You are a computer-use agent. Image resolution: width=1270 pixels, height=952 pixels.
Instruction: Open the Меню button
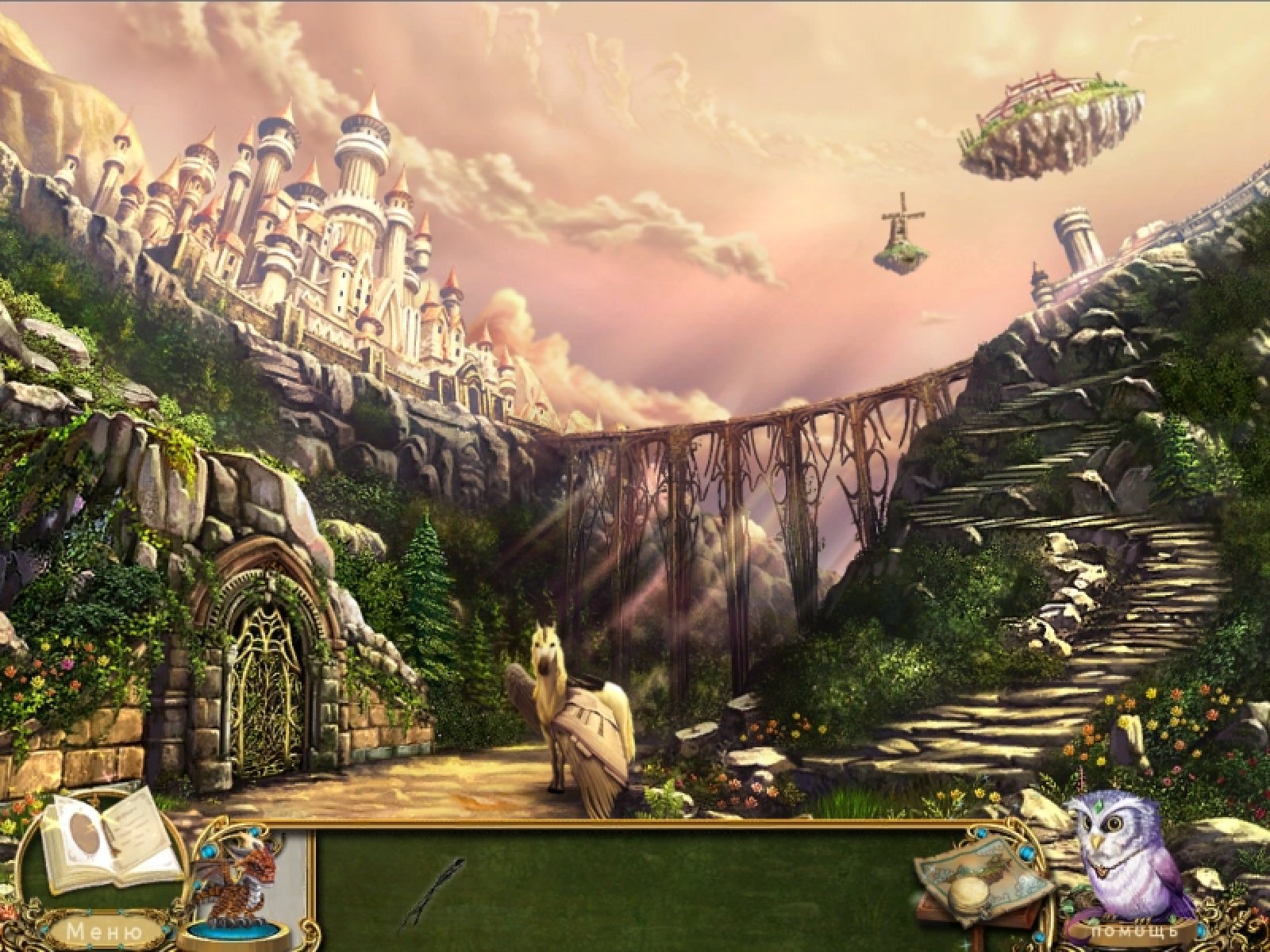tap(103, 931)
